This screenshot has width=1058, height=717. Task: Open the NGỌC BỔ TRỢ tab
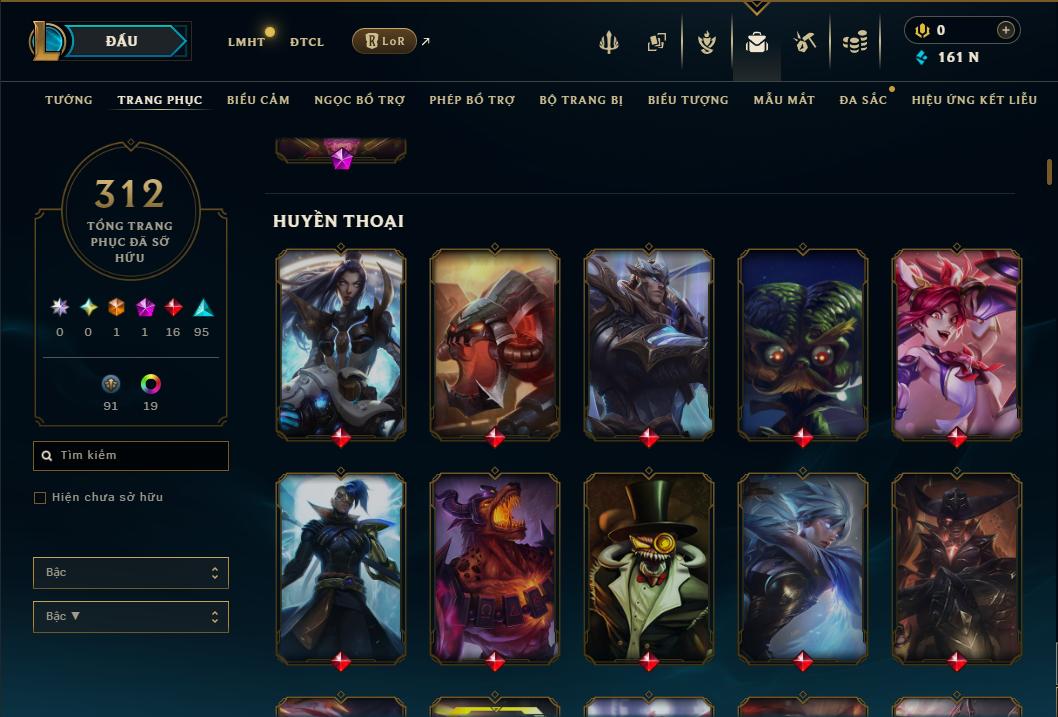tap(359, 100)
